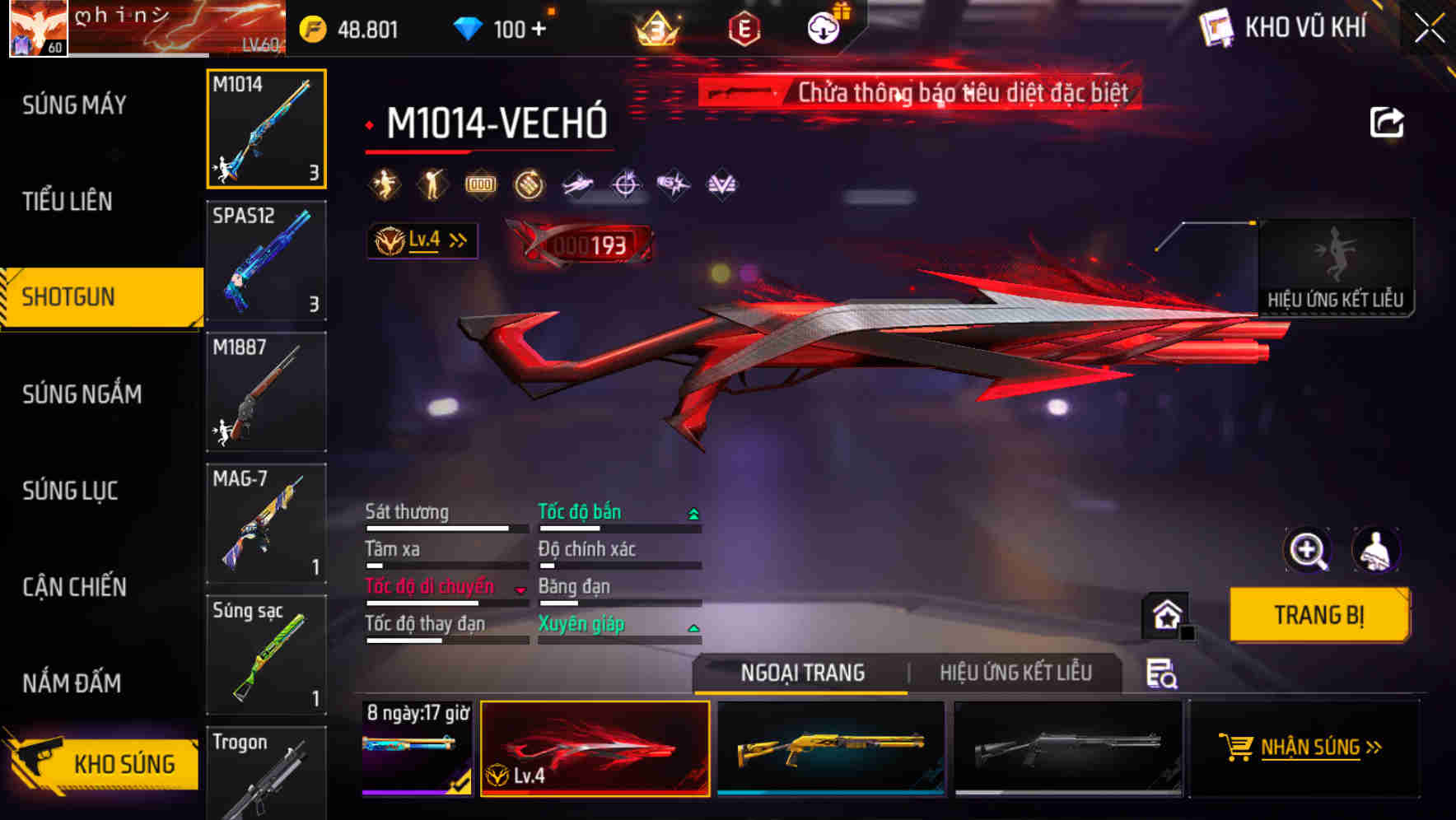Open the SÚNG NGẮM category in sidebar
Screen dimensions: 1456x820
point(82,394)
